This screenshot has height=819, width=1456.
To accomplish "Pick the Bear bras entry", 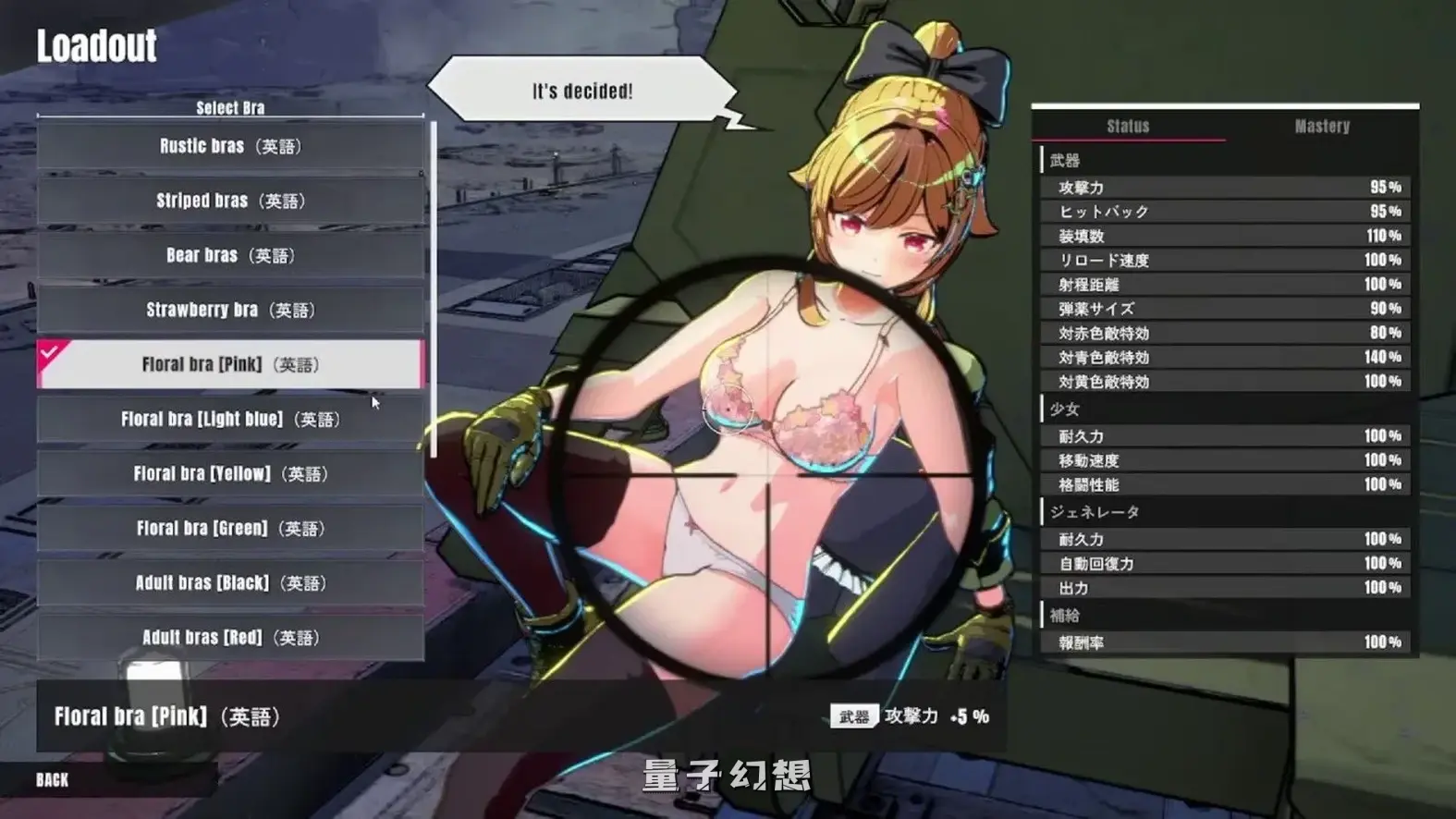I will (x=228, y=255).
